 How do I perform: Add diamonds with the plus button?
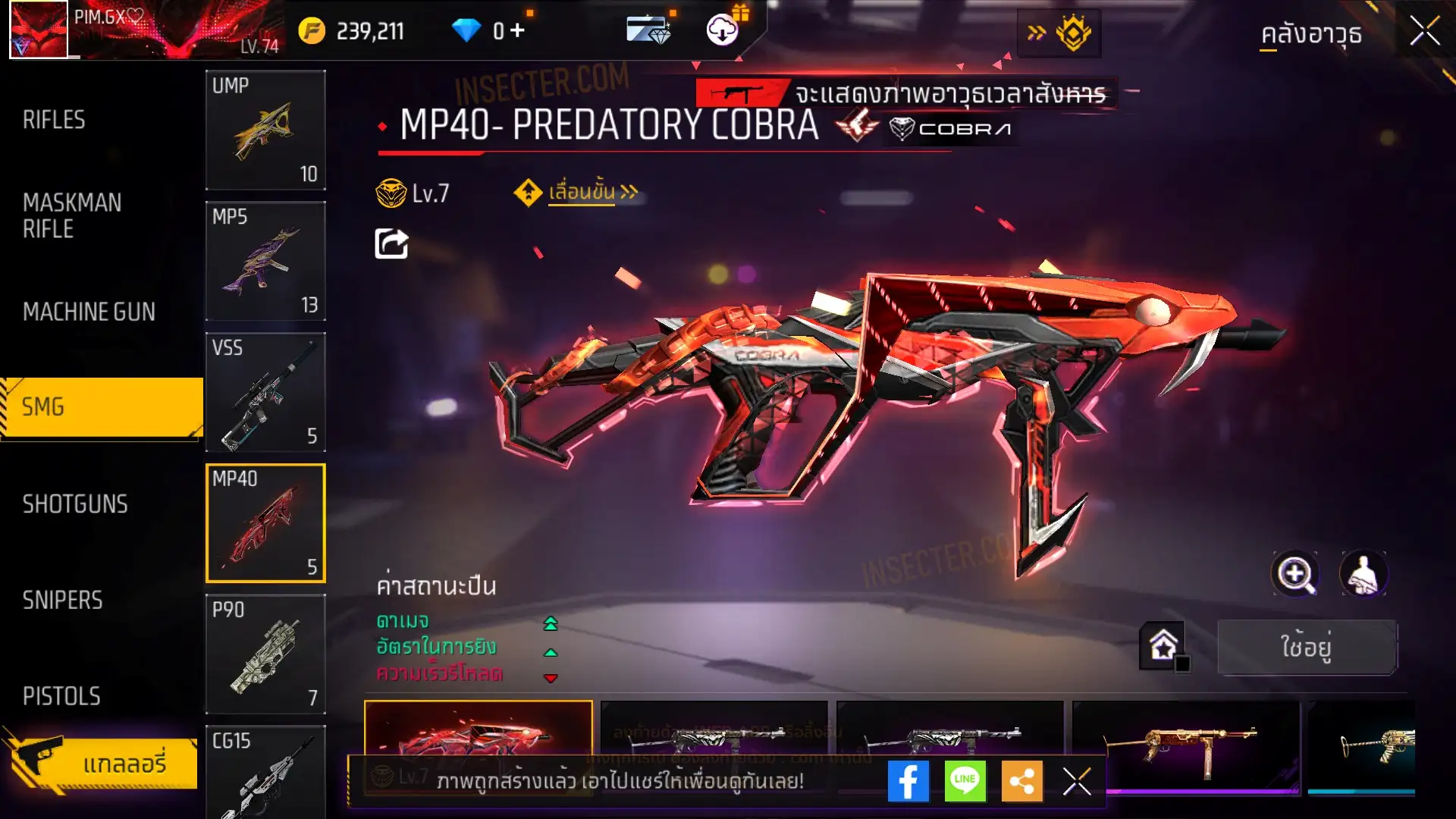(517, 31)
